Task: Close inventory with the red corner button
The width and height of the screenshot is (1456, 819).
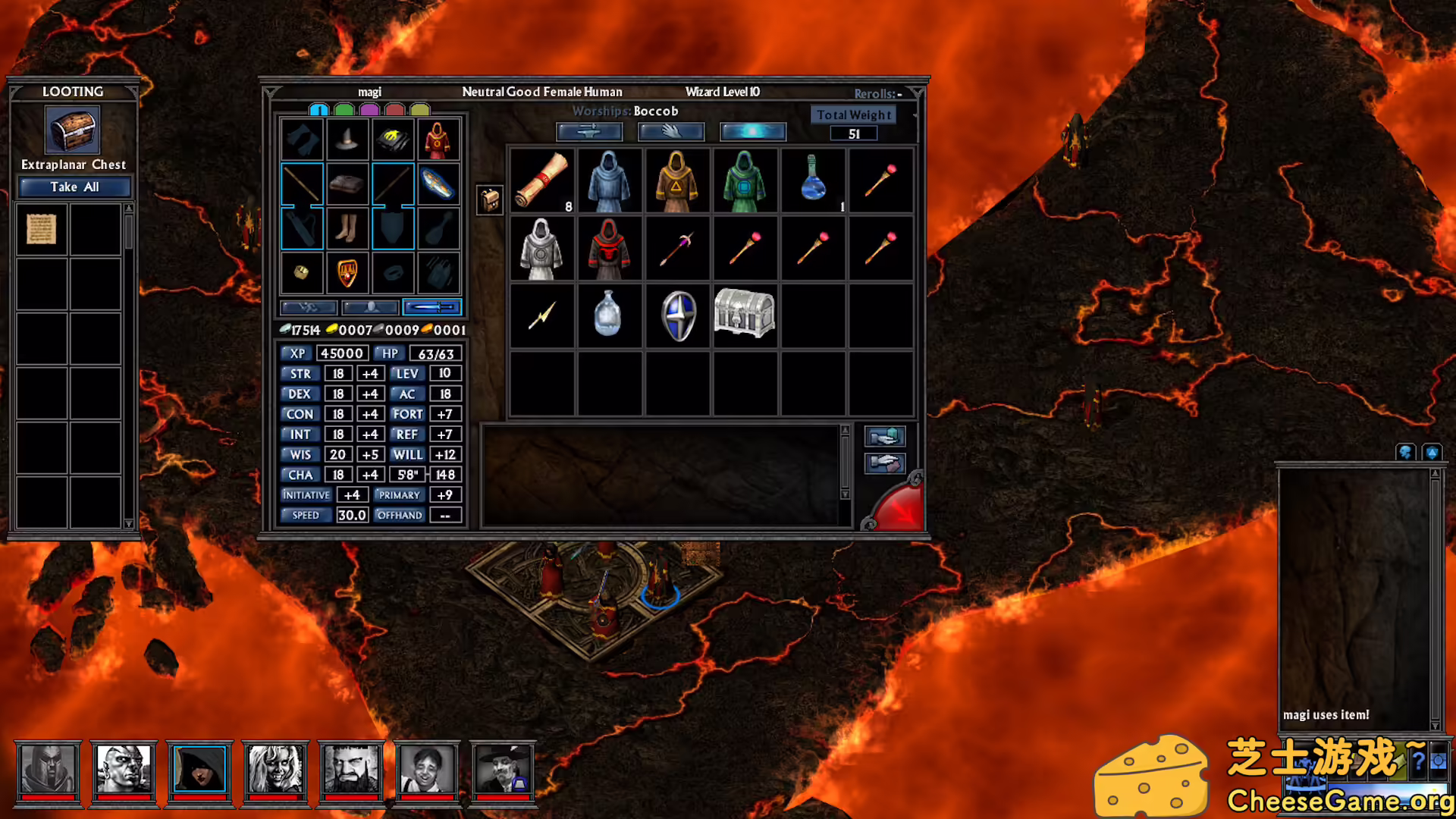Action: point(898,508)
